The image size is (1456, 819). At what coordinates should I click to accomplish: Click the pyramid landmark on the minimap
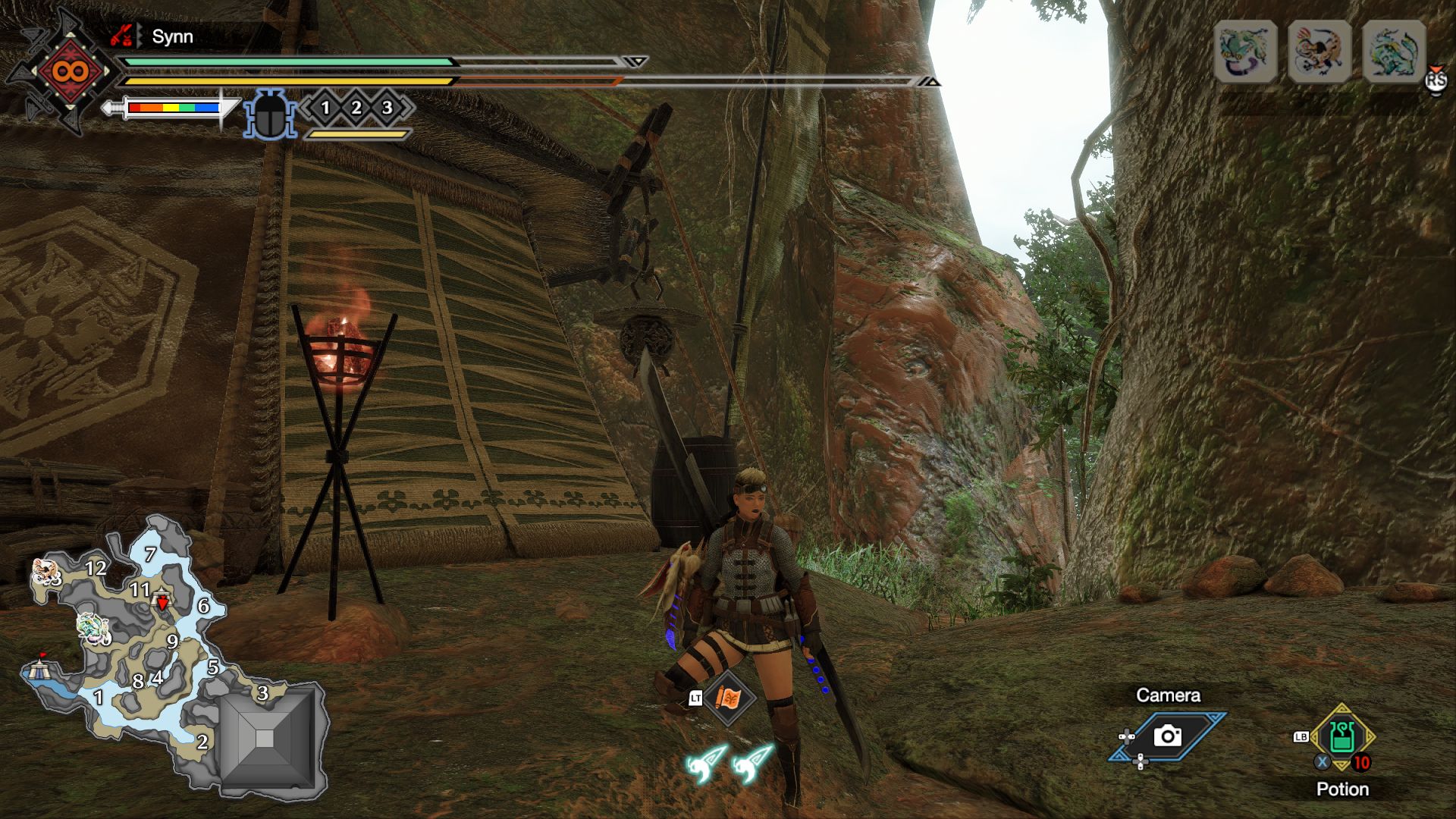pos(265,738)
